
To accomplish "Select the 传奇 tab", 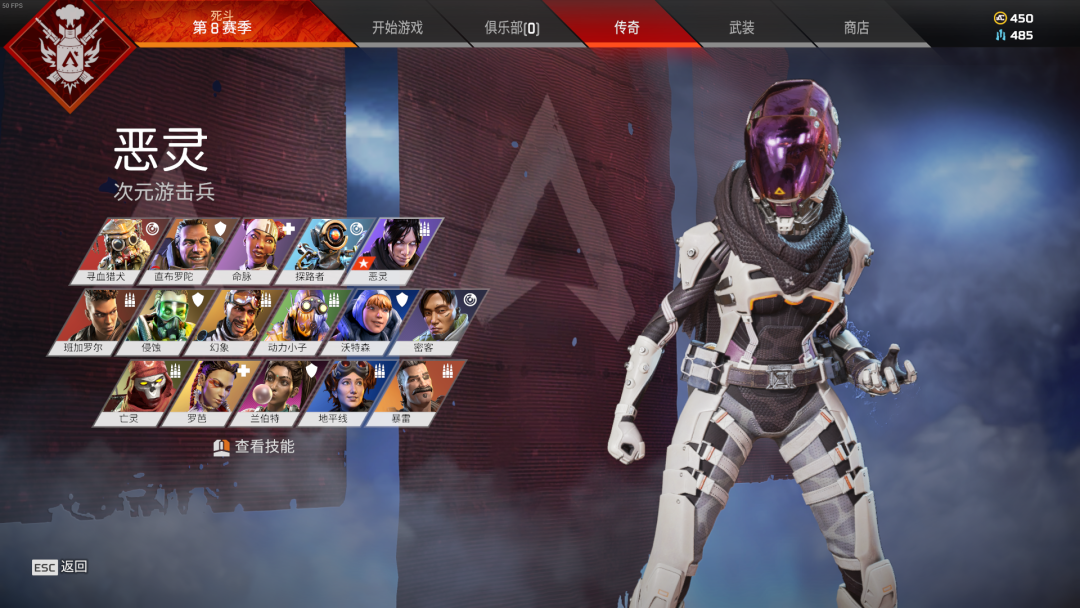I will tap(627, 27).
